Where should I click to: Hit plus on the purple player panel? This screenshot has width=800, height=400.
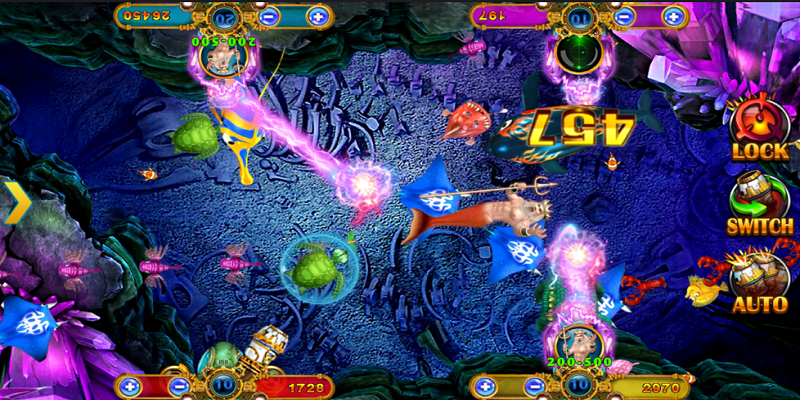[x=673, y=16]
